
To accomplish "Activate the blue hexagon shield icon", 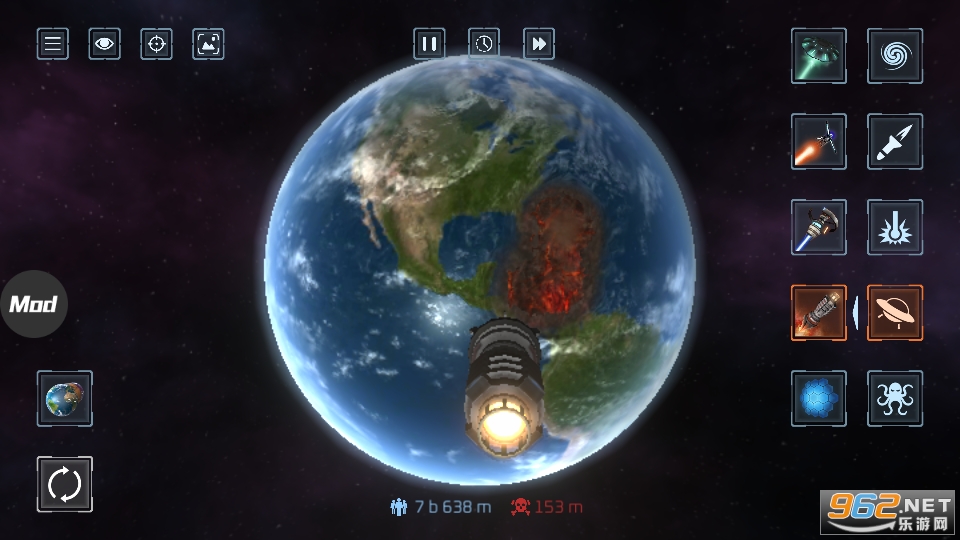I will click(819, 399).
